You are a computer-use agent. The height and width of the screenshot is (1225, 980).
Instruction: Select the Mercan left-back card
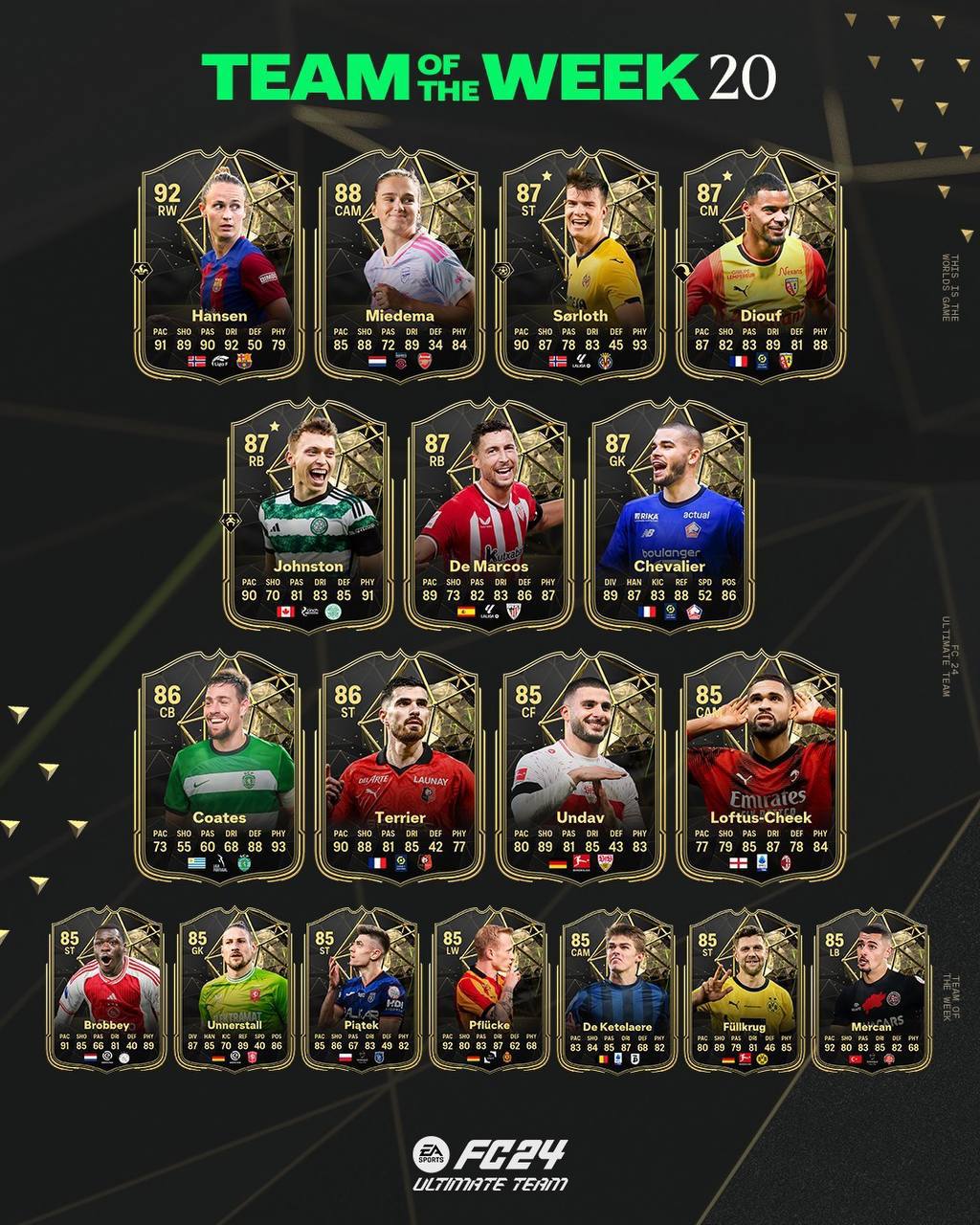click(872, 991)
